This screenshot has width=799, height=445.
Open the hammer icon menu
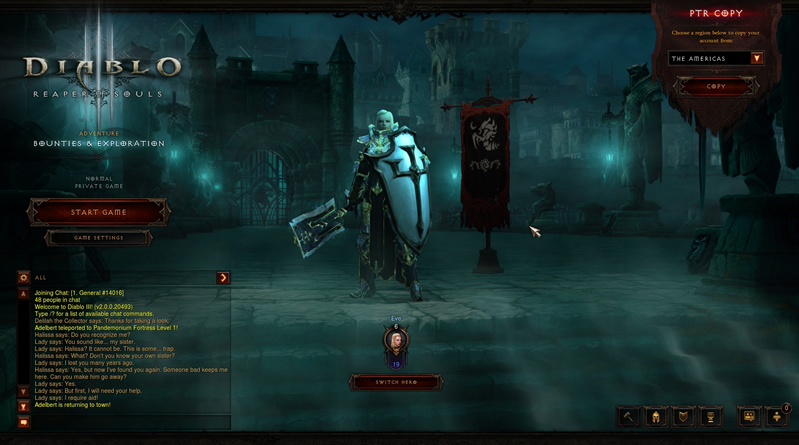629,417
